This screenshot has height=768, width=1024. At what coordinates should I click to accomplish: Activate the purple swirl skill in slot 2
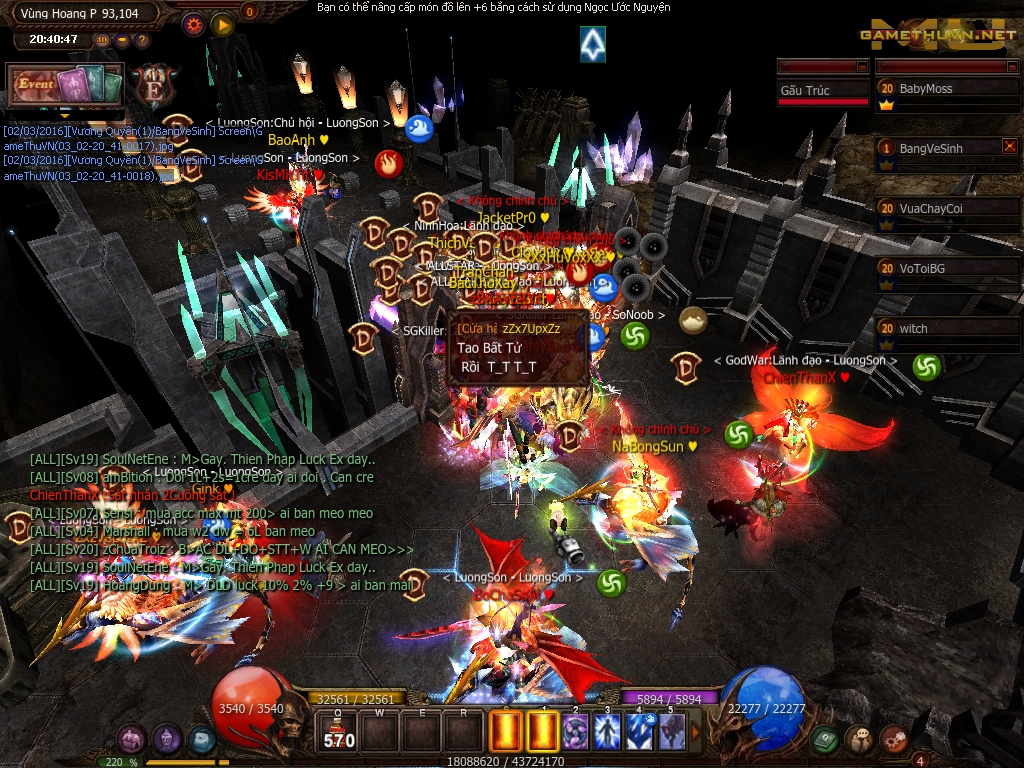(574, 732)
